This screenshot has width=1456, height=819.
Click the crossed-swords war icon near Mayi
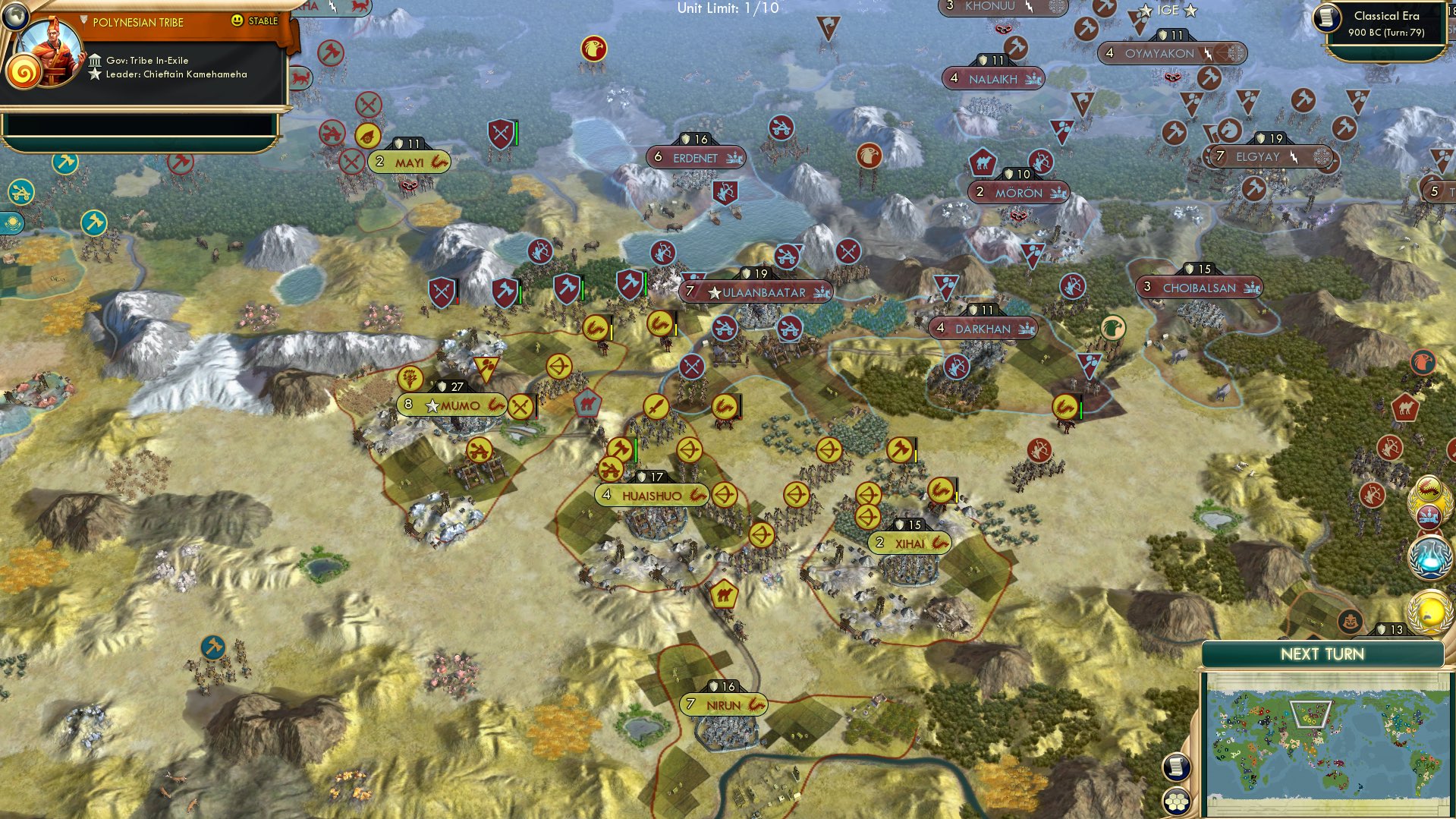pos(351,161)
